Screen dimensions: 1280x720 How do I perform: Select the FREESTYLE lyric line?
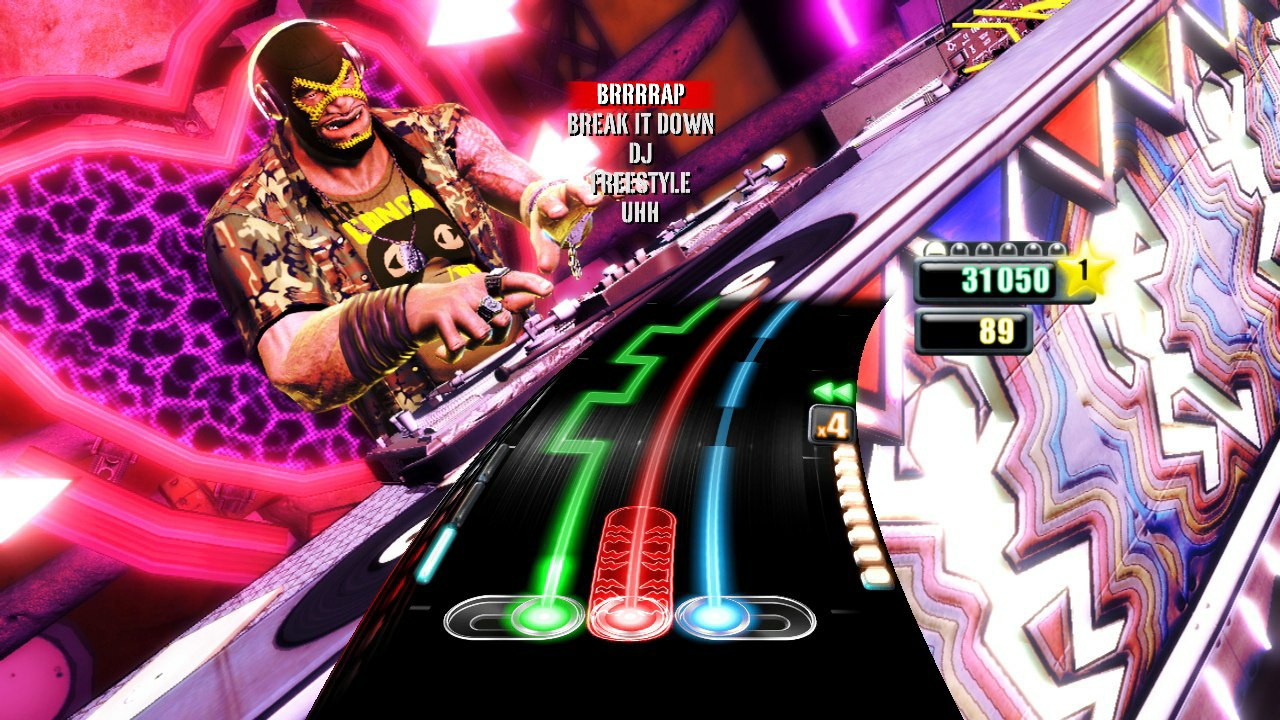pyautogui.click(x=640, y=183)
